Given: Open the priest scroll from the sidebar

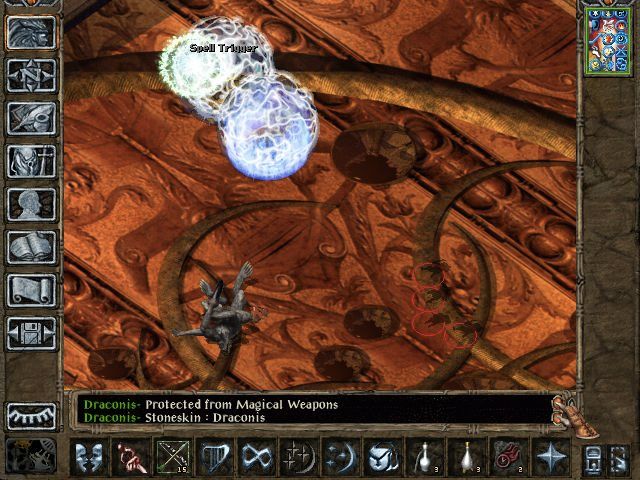Looking at the screenshot, I should tap(31, 290).
